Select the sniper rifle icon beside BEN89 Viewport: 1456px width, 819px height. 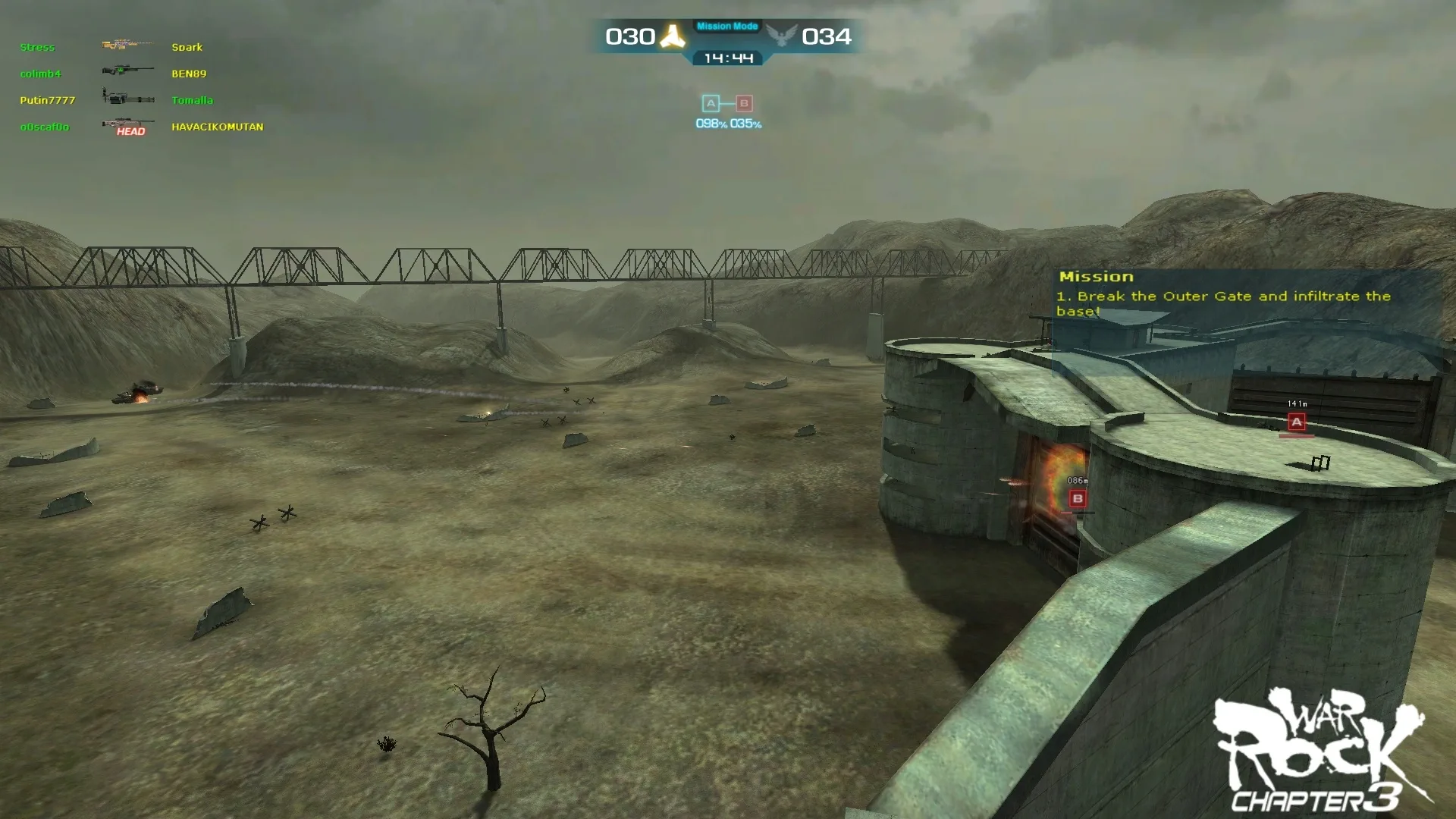pyautogui.click(x=127, y=71)
